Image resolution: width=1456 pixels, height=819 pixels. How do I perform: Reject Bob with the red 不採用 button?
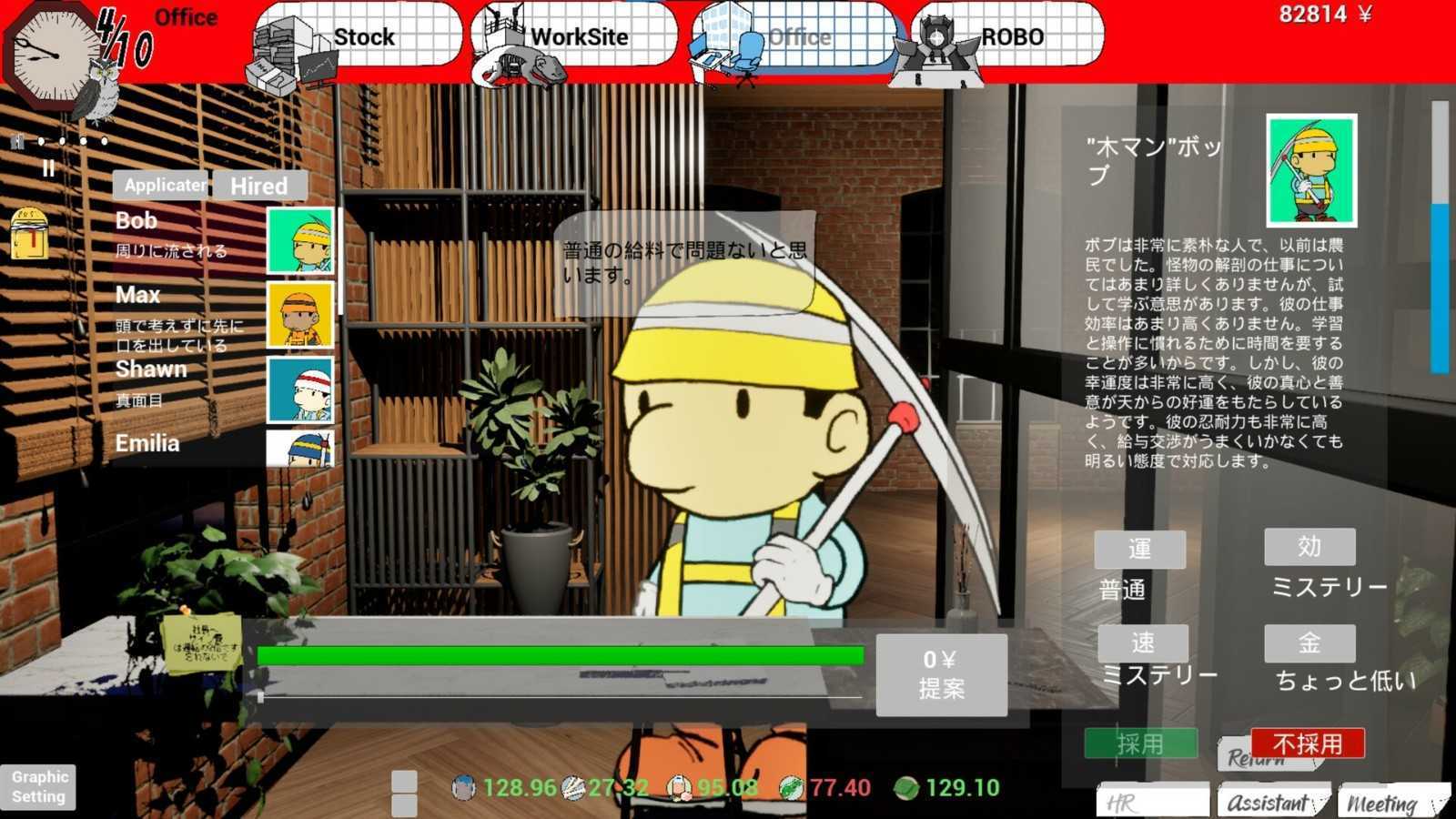tap(1309, 744)
